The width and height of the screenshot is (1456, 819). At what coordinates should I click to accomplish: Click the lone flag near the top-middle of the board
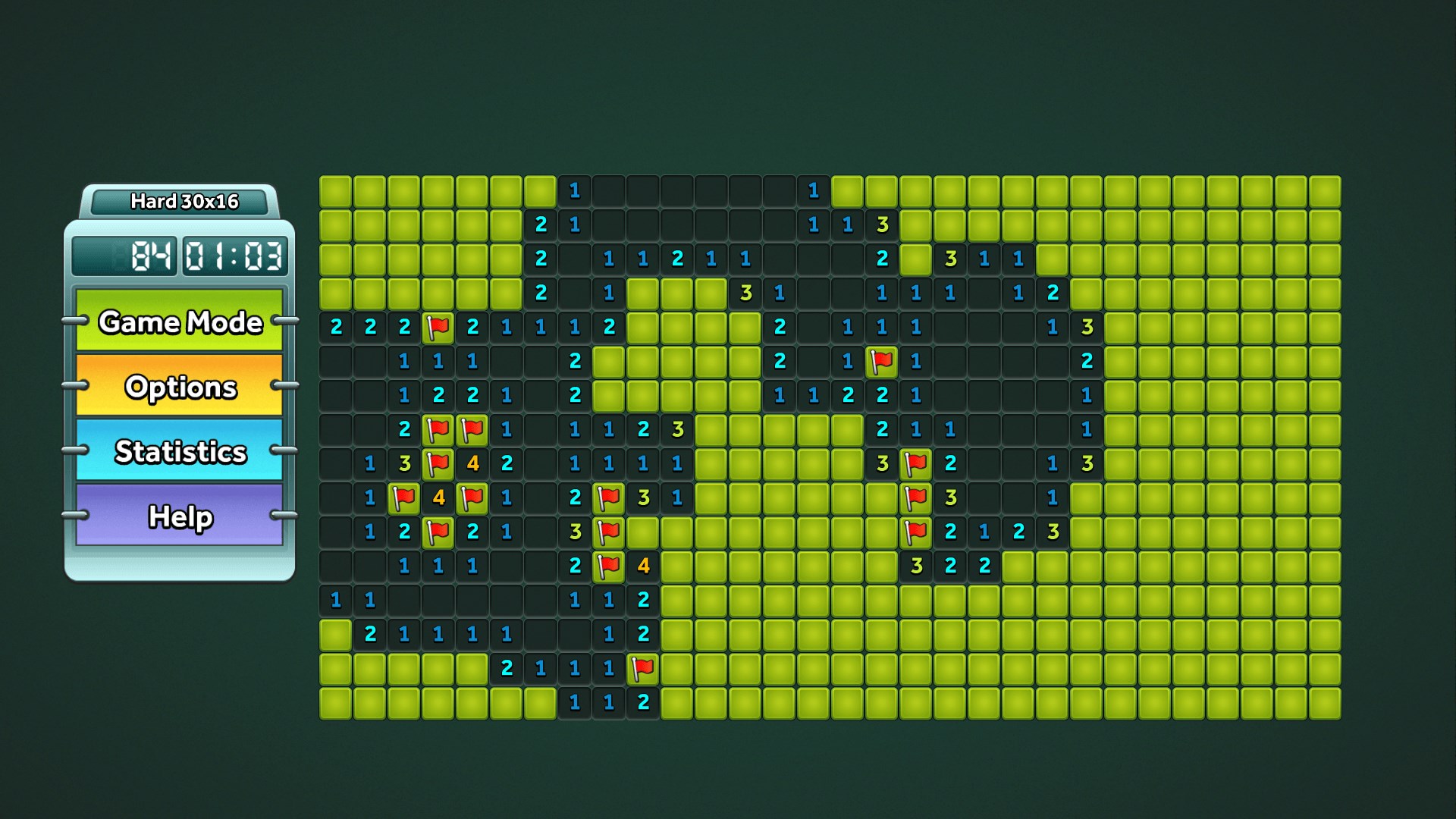[x=883, y=361]
